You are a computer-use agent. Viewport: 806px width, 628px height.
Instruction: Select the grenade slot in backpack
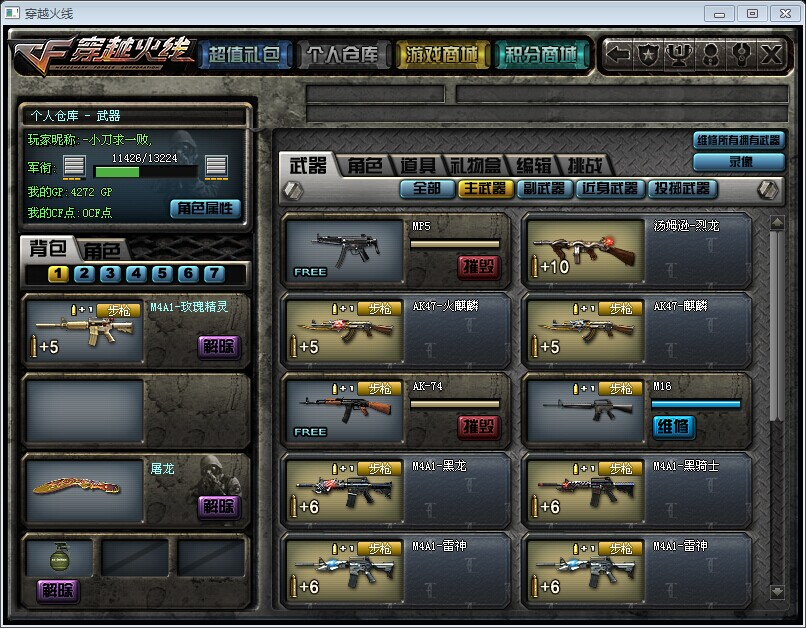58,557
